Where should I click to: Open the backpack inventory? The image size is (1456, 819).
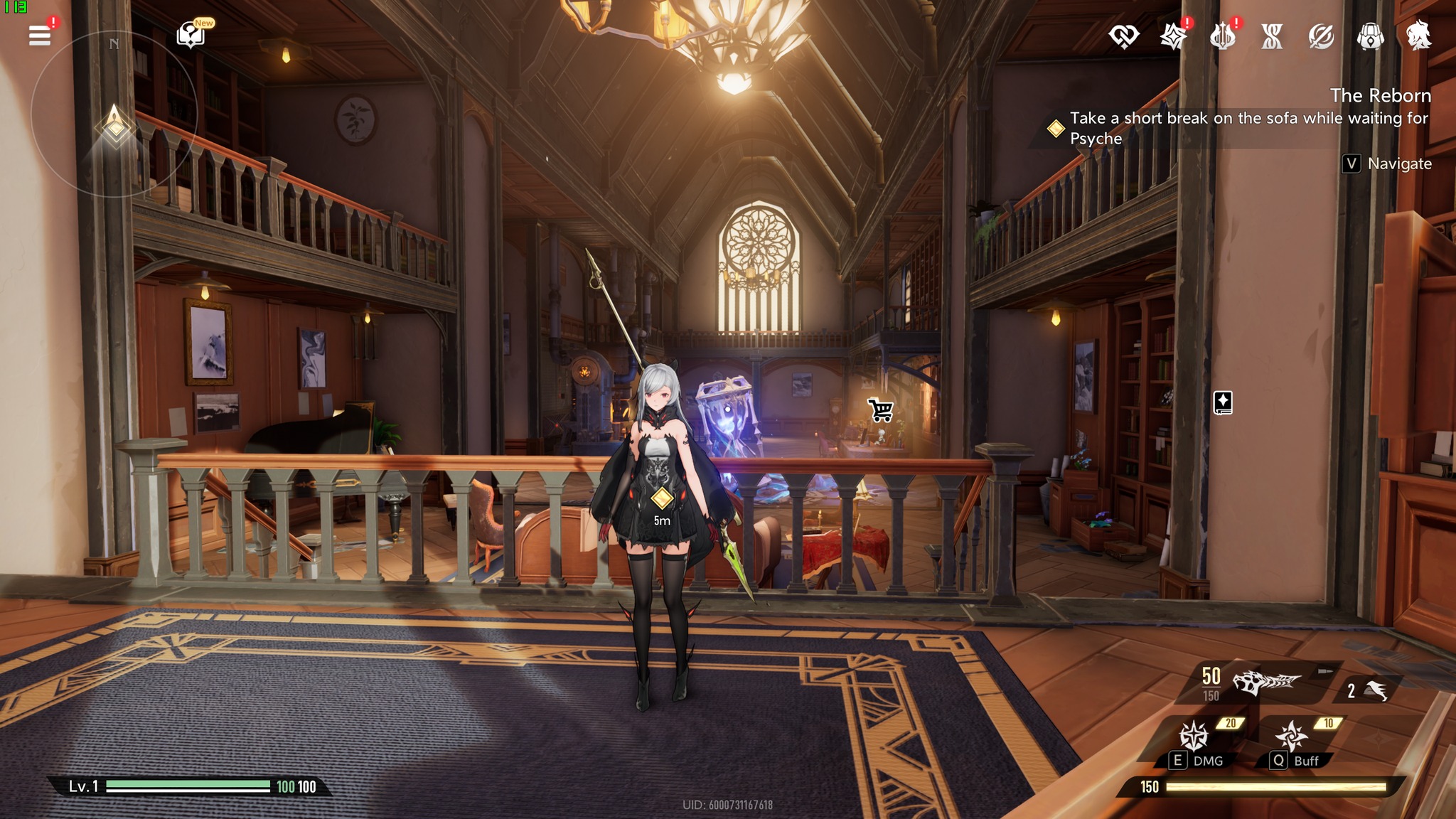coord(1370,36)
